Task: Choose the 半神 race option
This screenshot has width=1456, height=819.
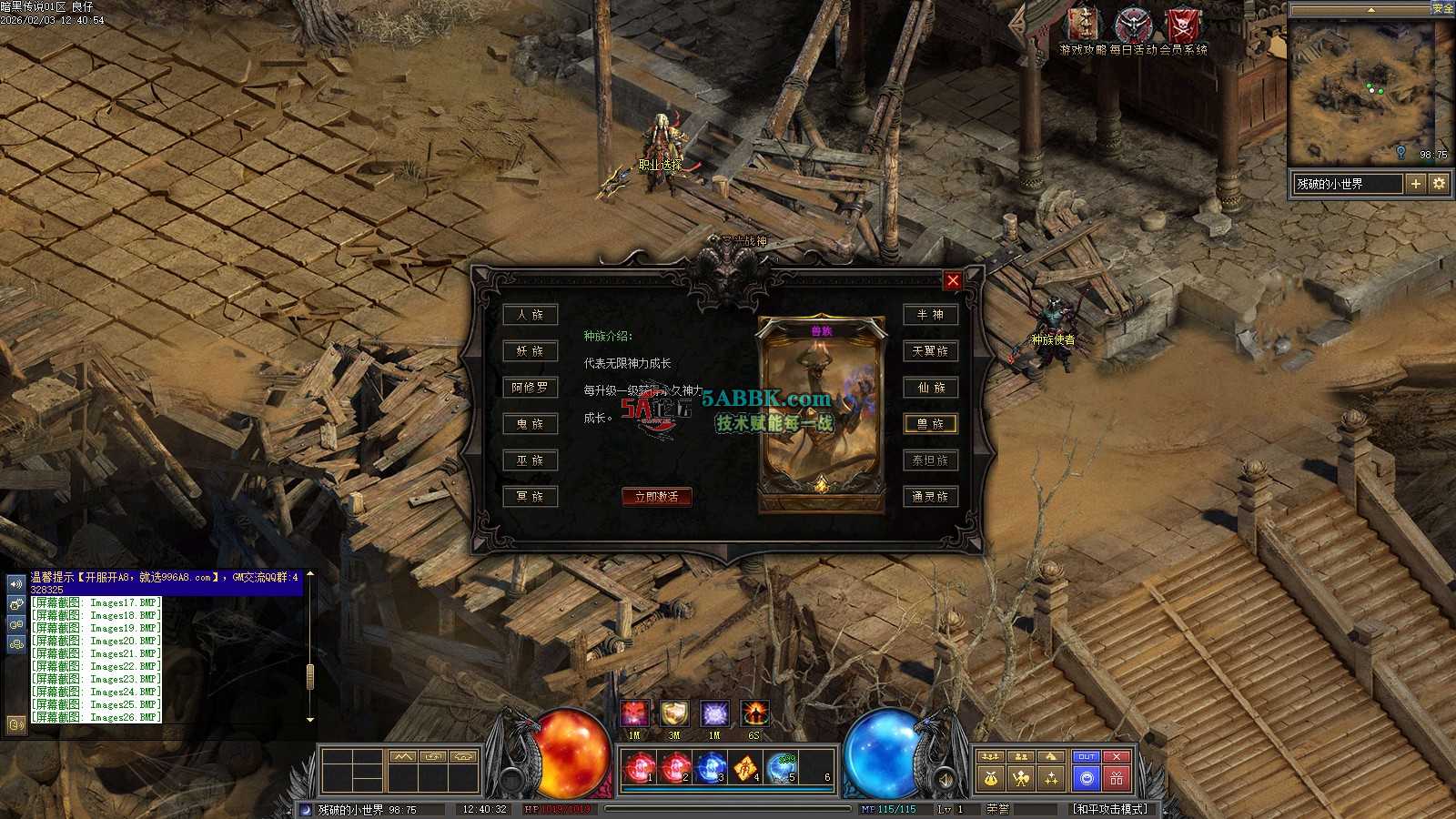Action: [930, 315]
